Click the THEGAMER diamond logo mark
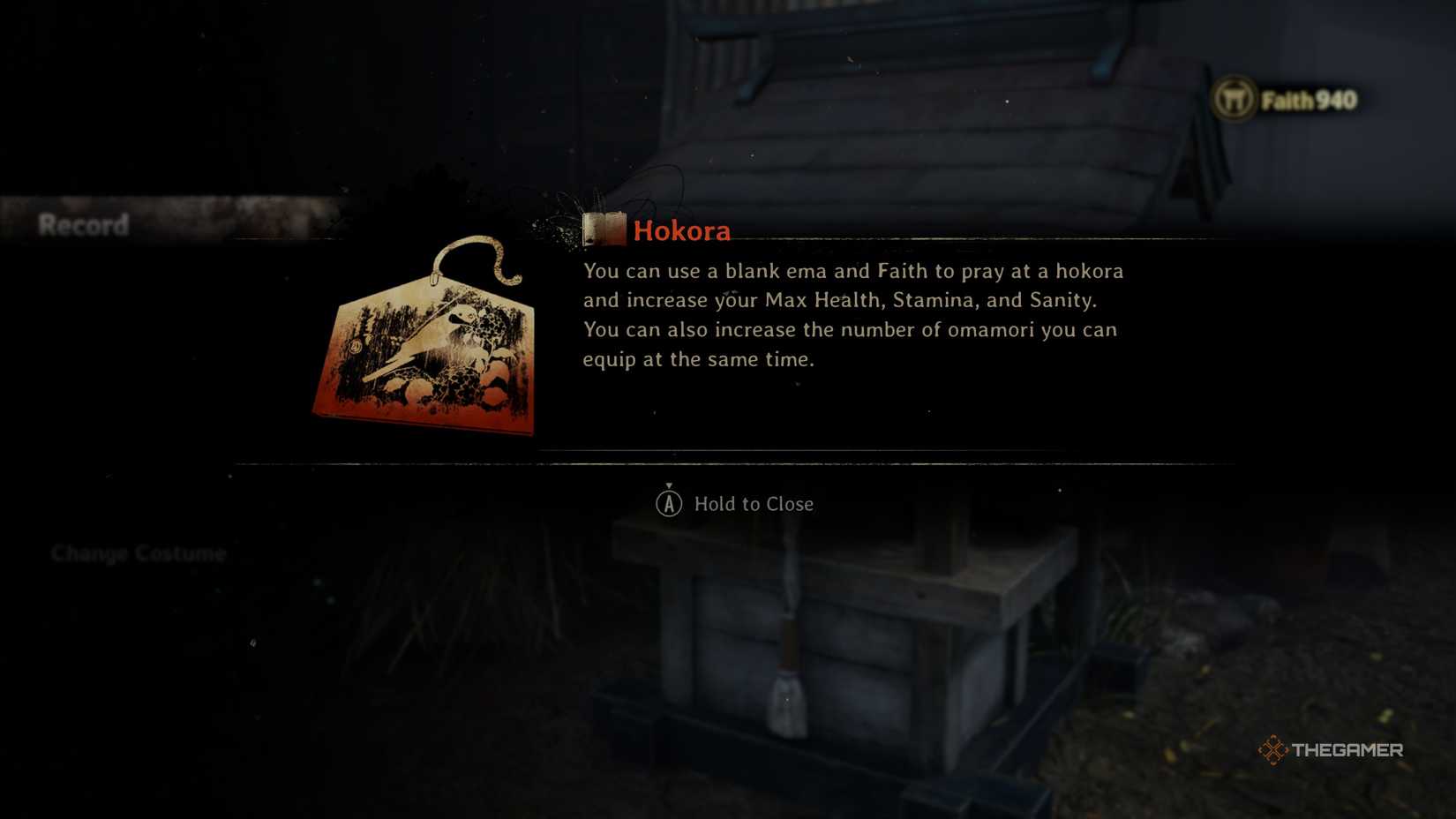Image resolution: width=1456 pixels, height=819 pixels. pos(1273,751)
